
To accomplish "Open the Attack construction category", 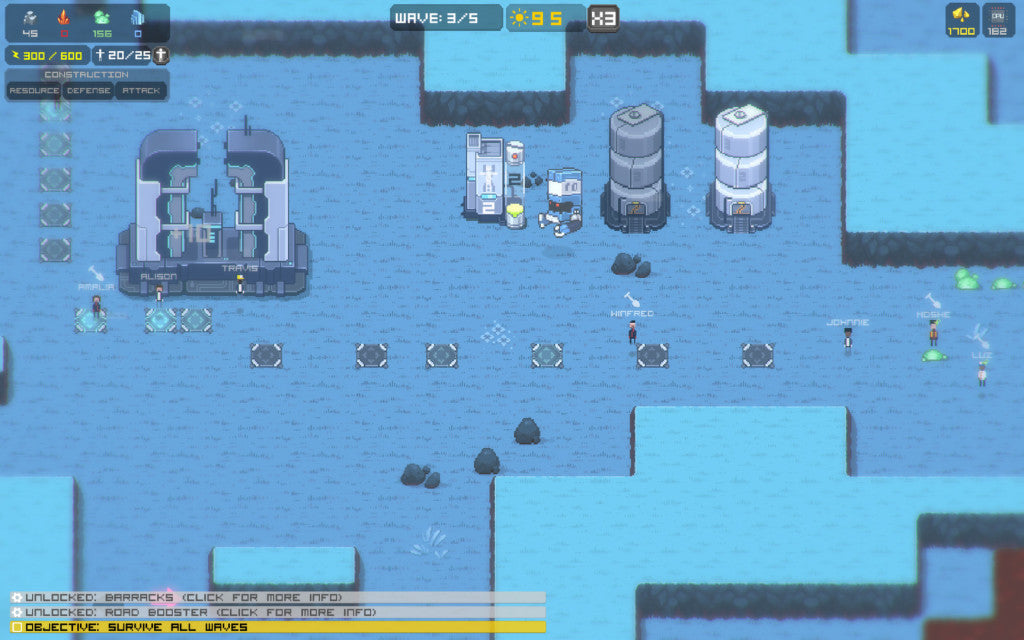I will tap(140, 90).
